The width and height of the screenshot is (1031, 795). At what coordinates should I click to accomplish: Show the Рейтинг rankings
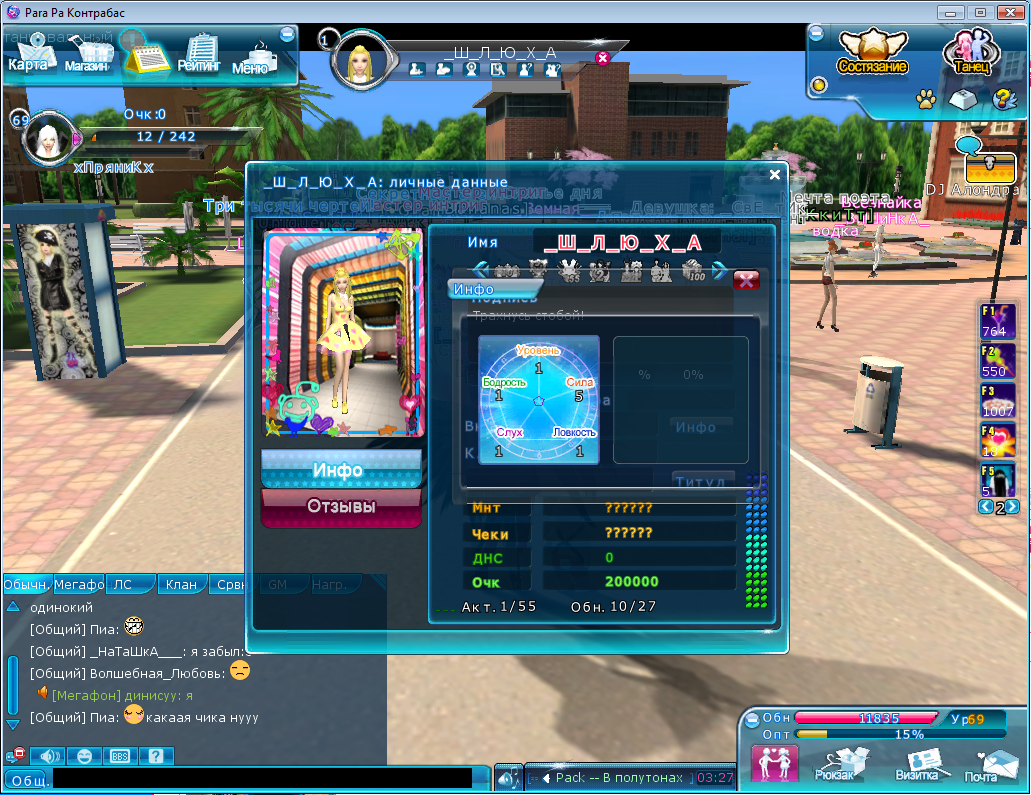click(x=200, y=57)
